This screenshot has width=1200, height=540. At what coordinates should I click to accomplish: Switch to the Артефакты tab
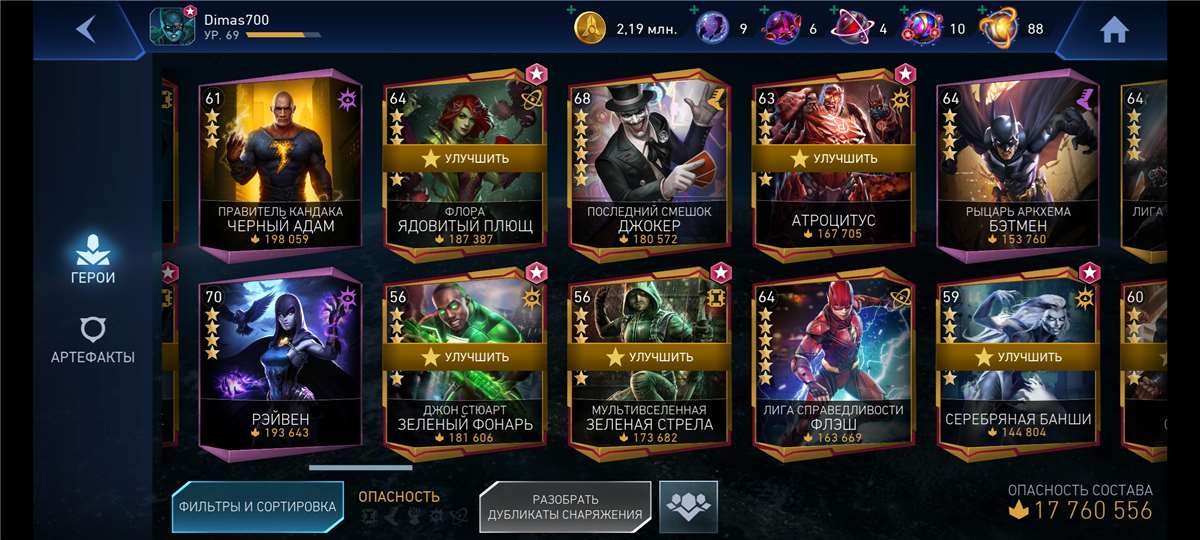click(x=92, y=340)
